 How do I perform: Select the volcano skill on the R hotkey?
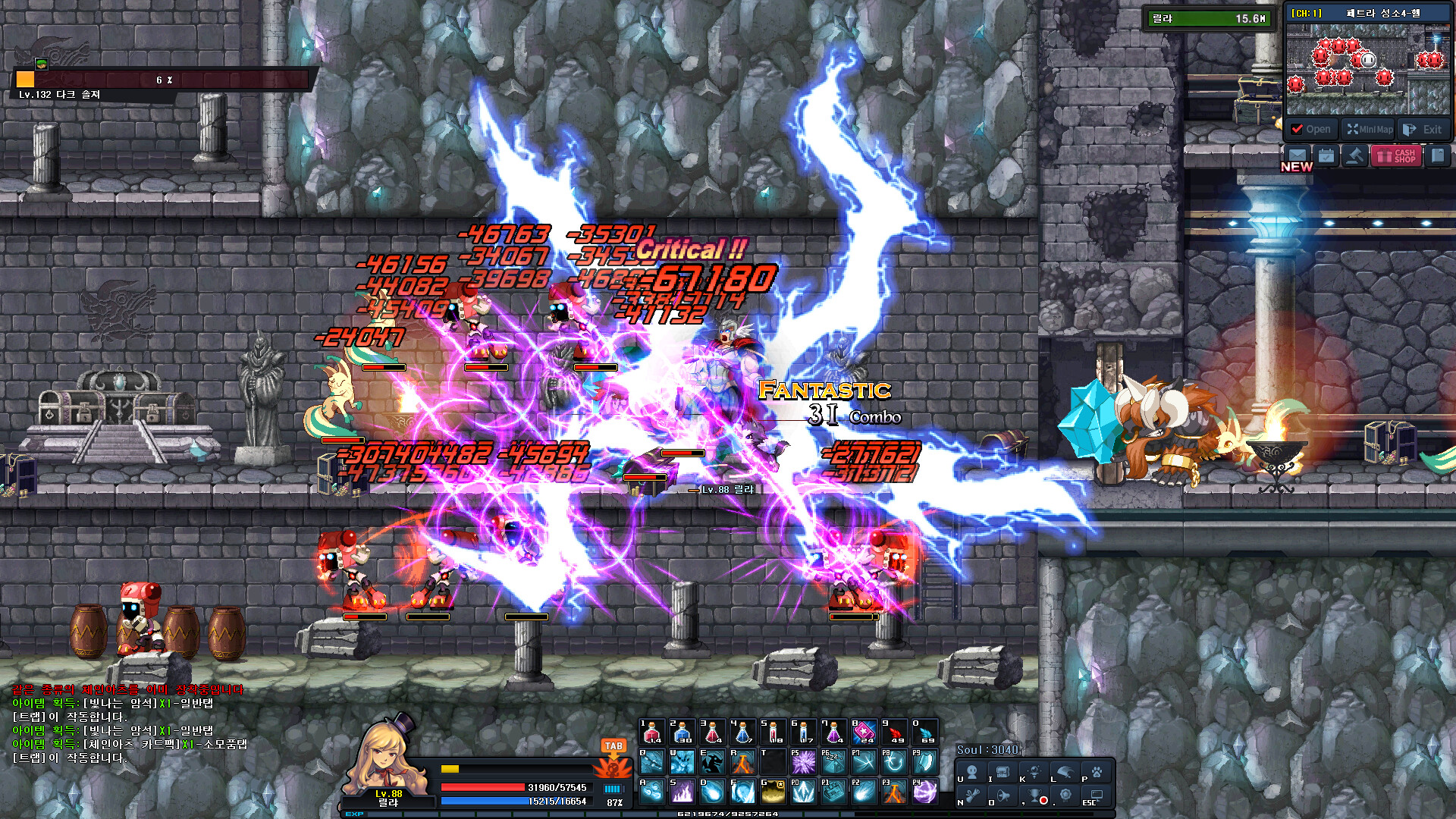point(742,763)
